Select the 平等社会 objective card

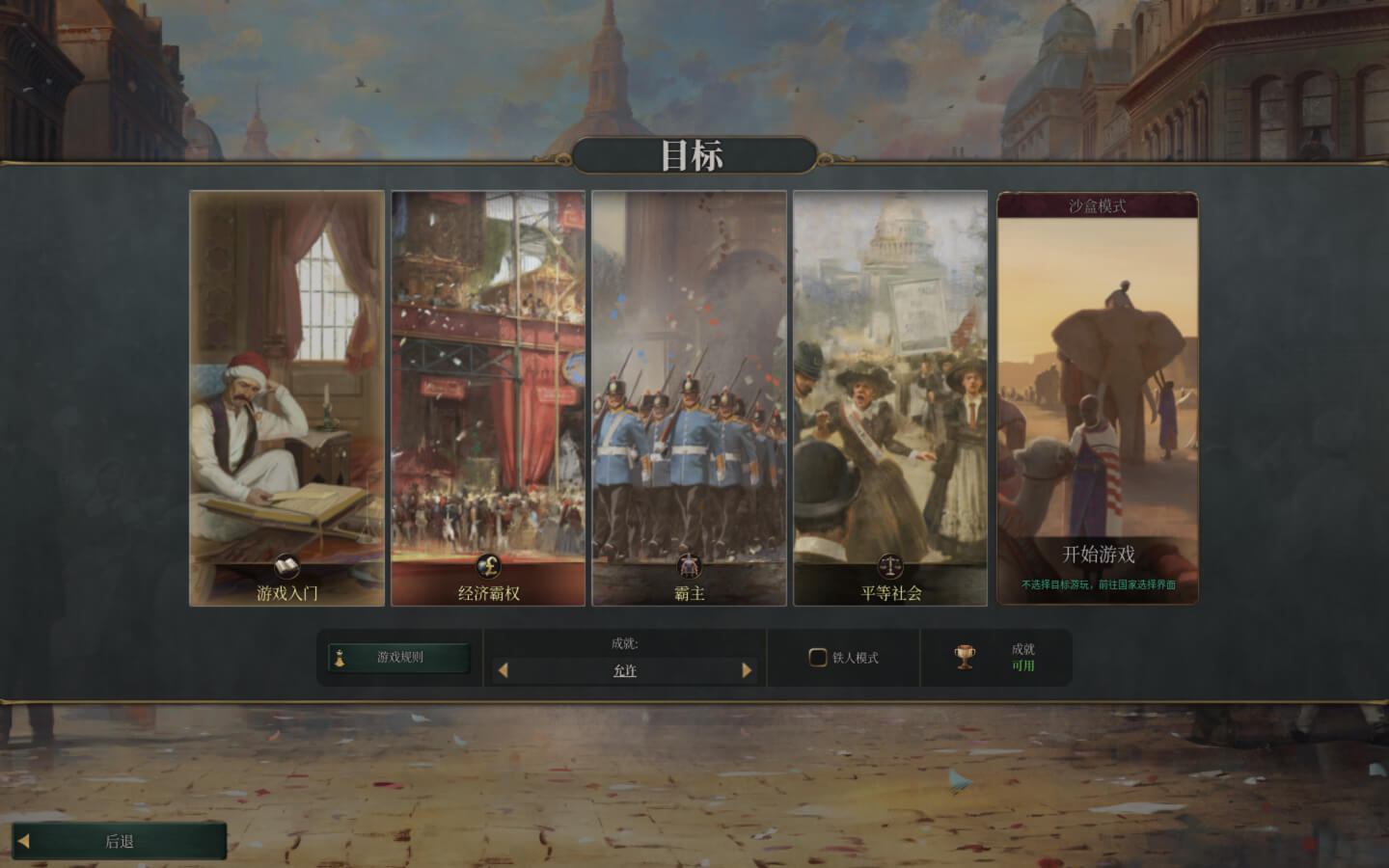[x=889, y=397]
